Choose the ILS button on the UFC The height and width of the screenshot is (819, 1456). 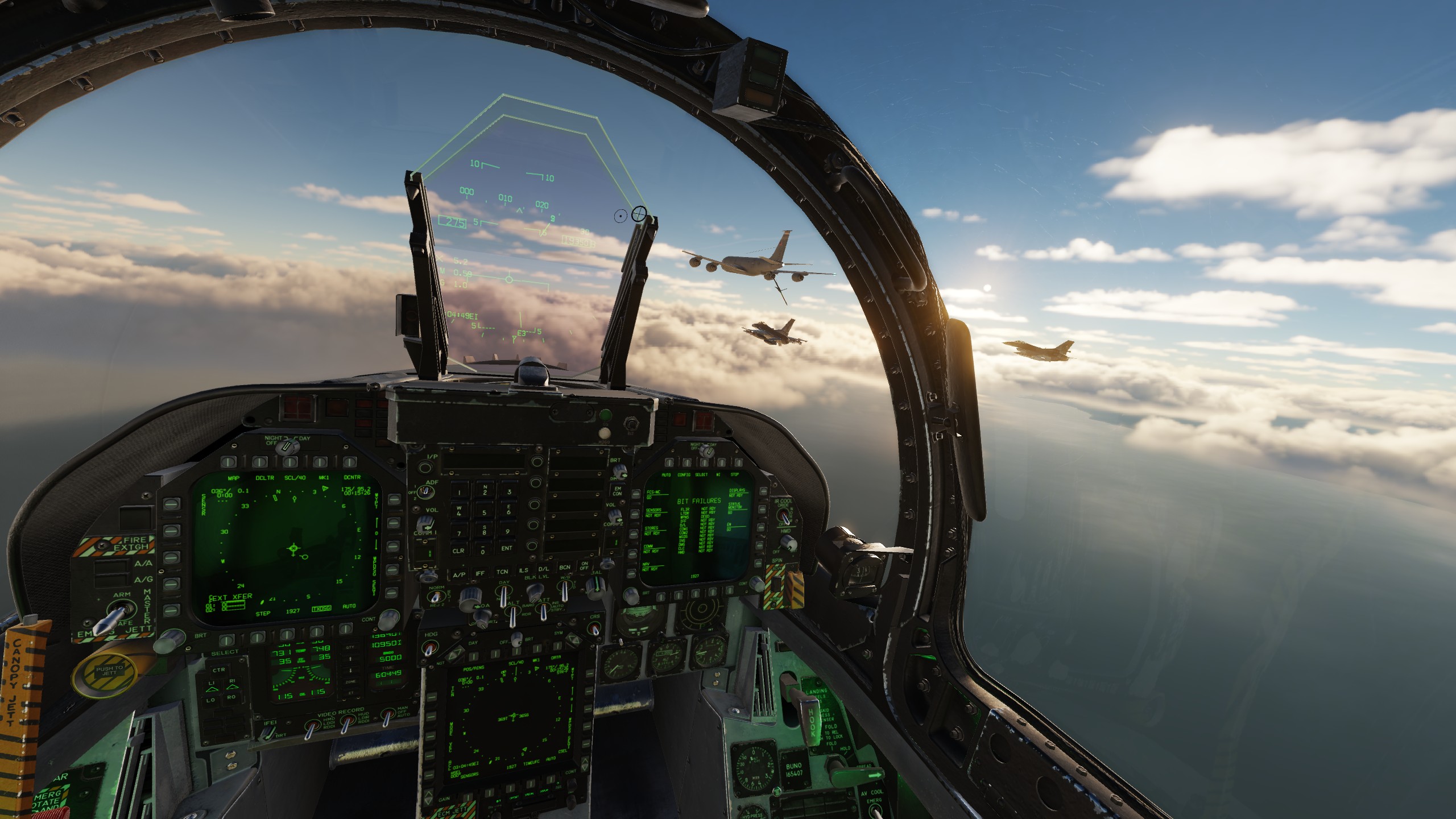click(523, 570)
